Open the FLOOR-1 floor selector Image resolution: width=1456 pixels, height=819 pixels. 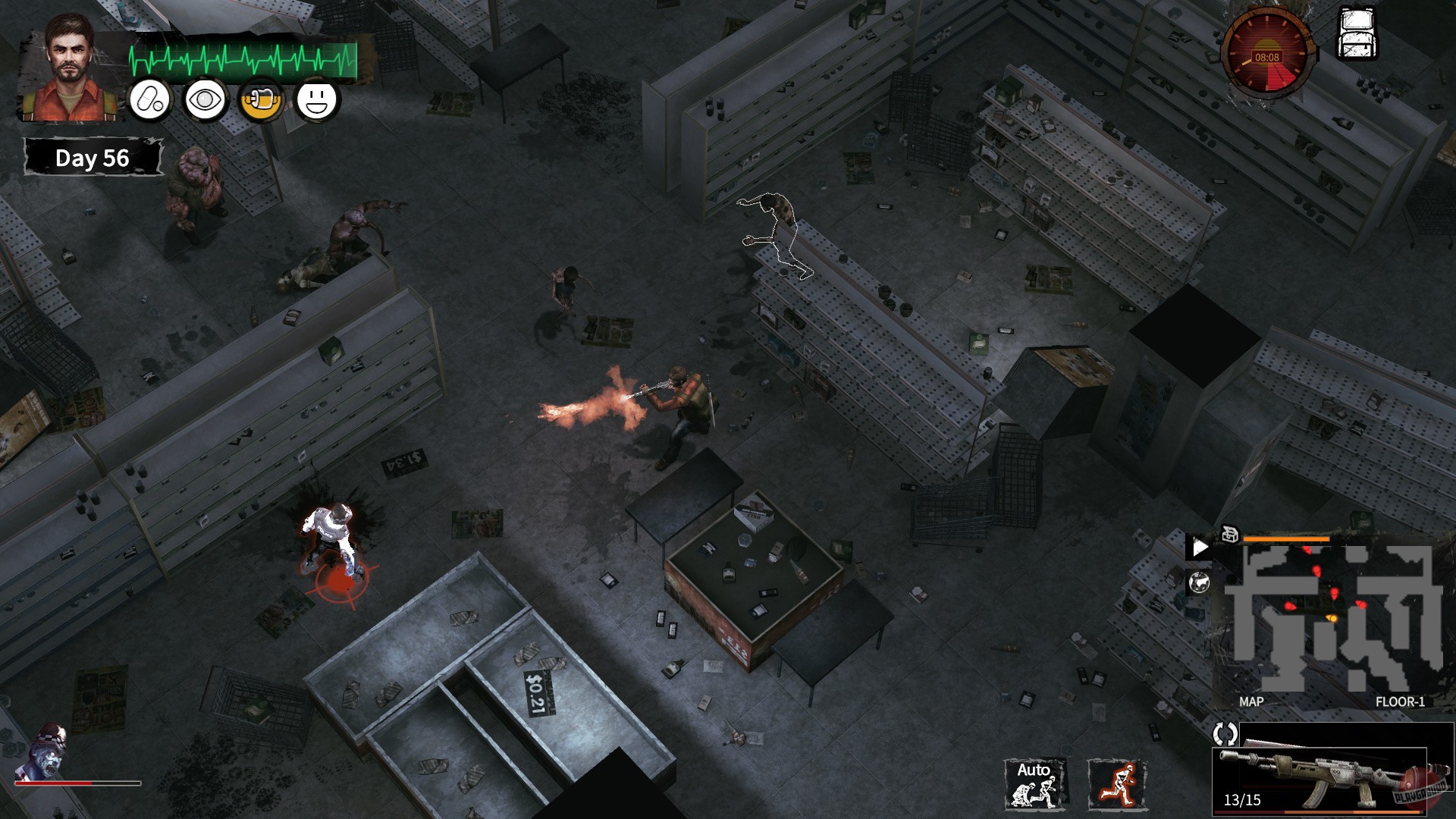click(1401, 701)
